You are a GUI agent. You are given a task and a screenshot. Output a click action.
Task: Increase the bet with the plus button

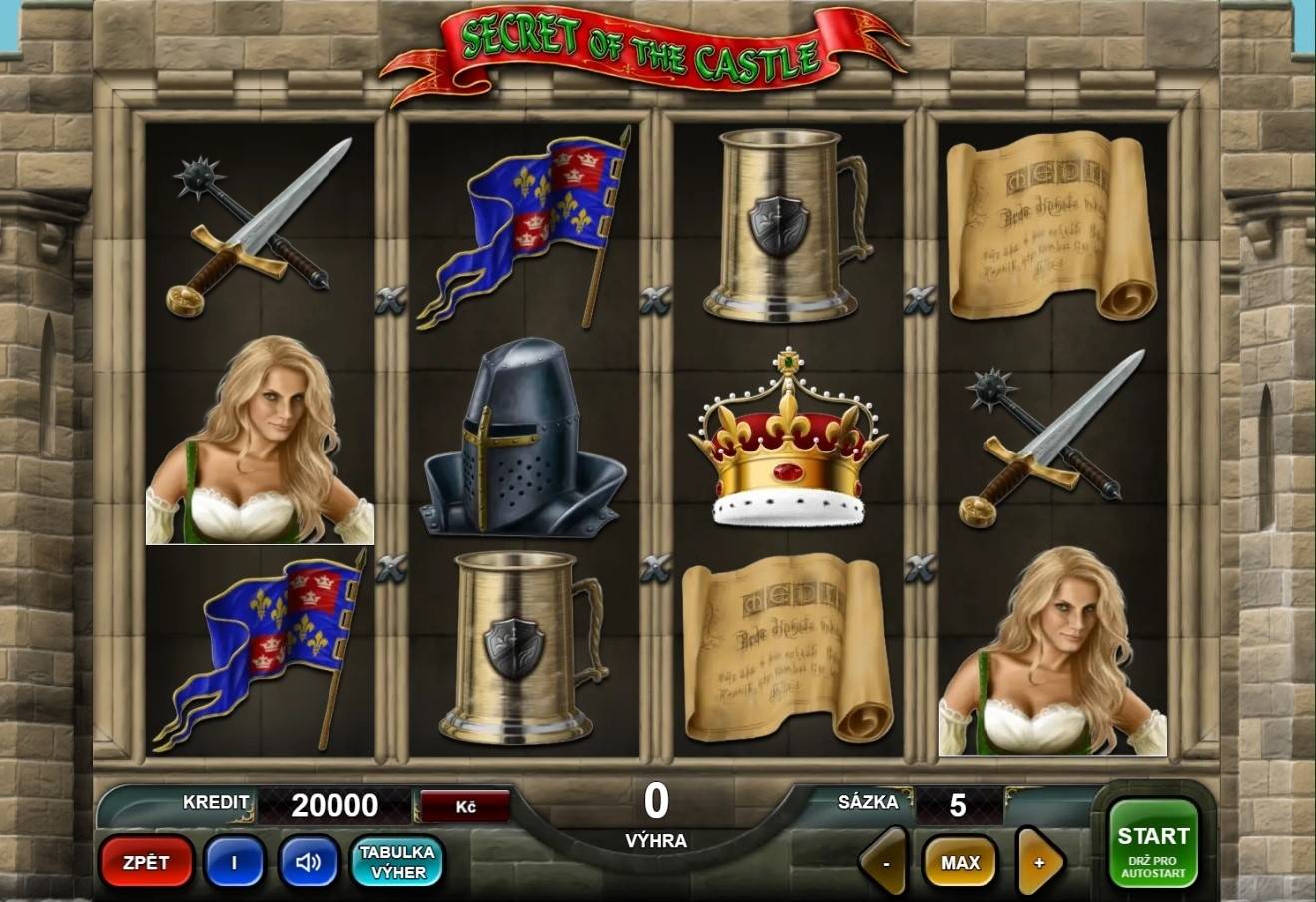click(x=1038, y=861)
